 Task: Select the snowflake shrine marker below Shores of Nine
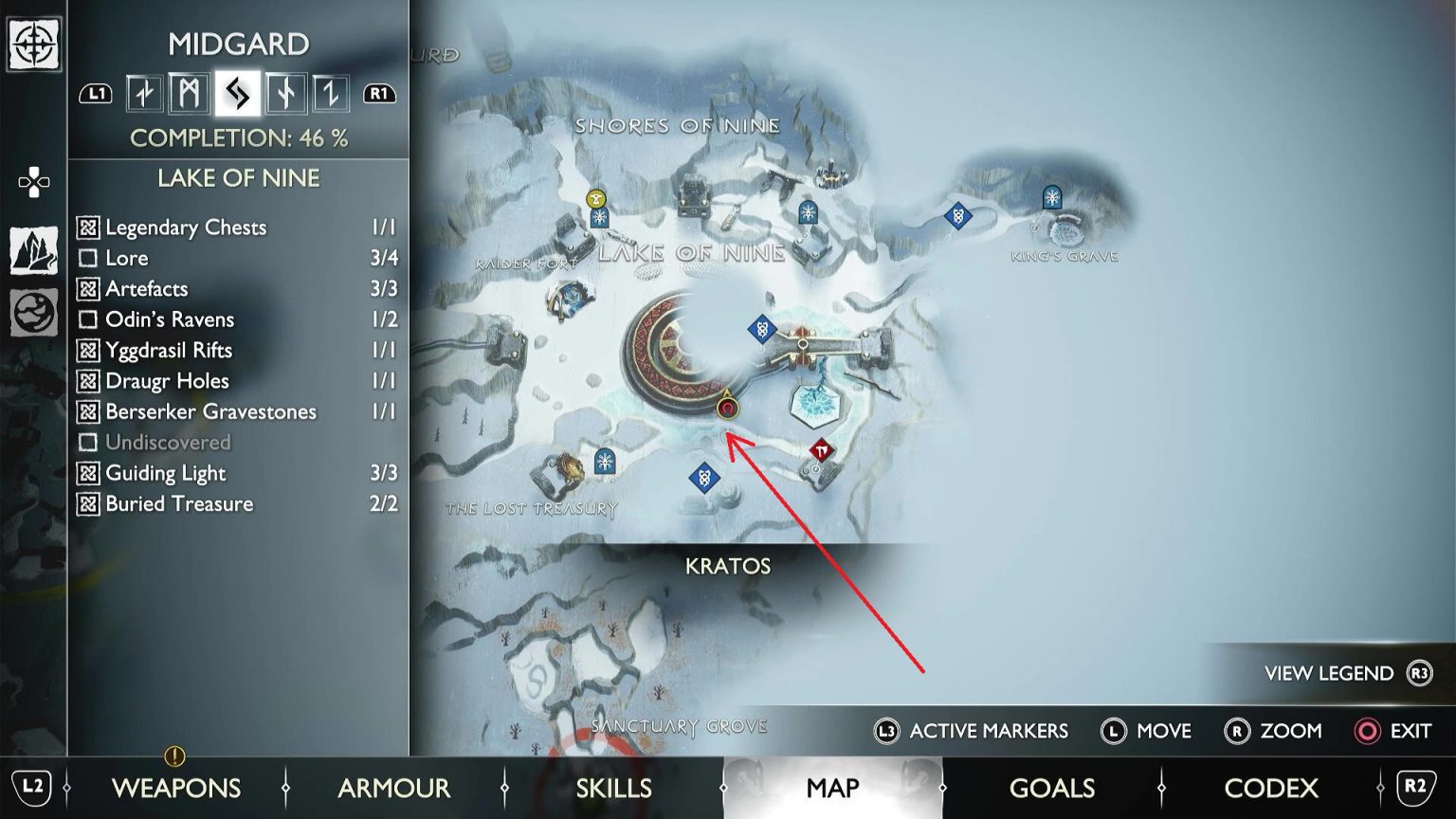pyautogui.click(x=808, y=212)
